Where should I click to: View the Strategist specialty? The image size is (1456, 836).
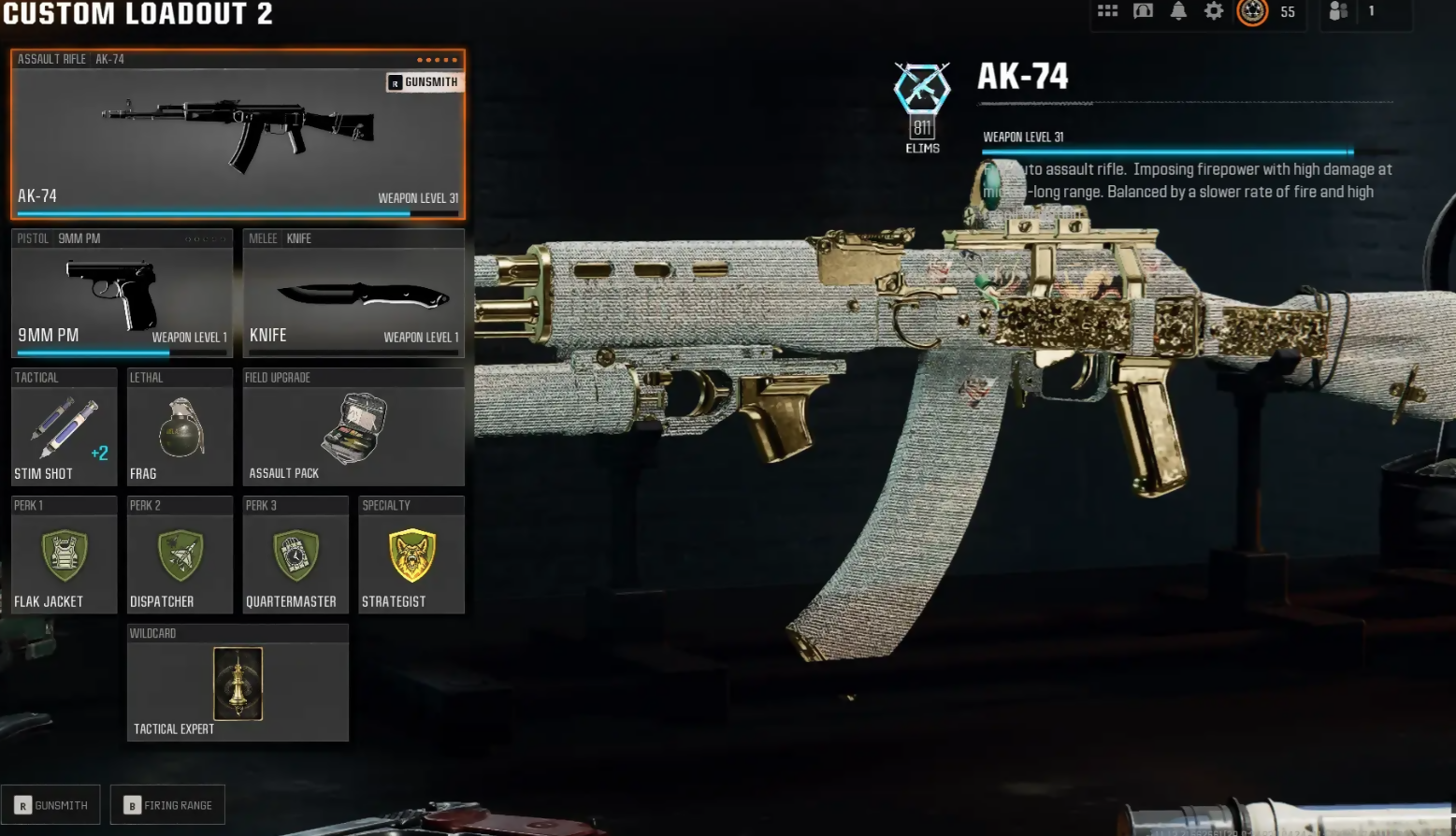pos(411,555)
